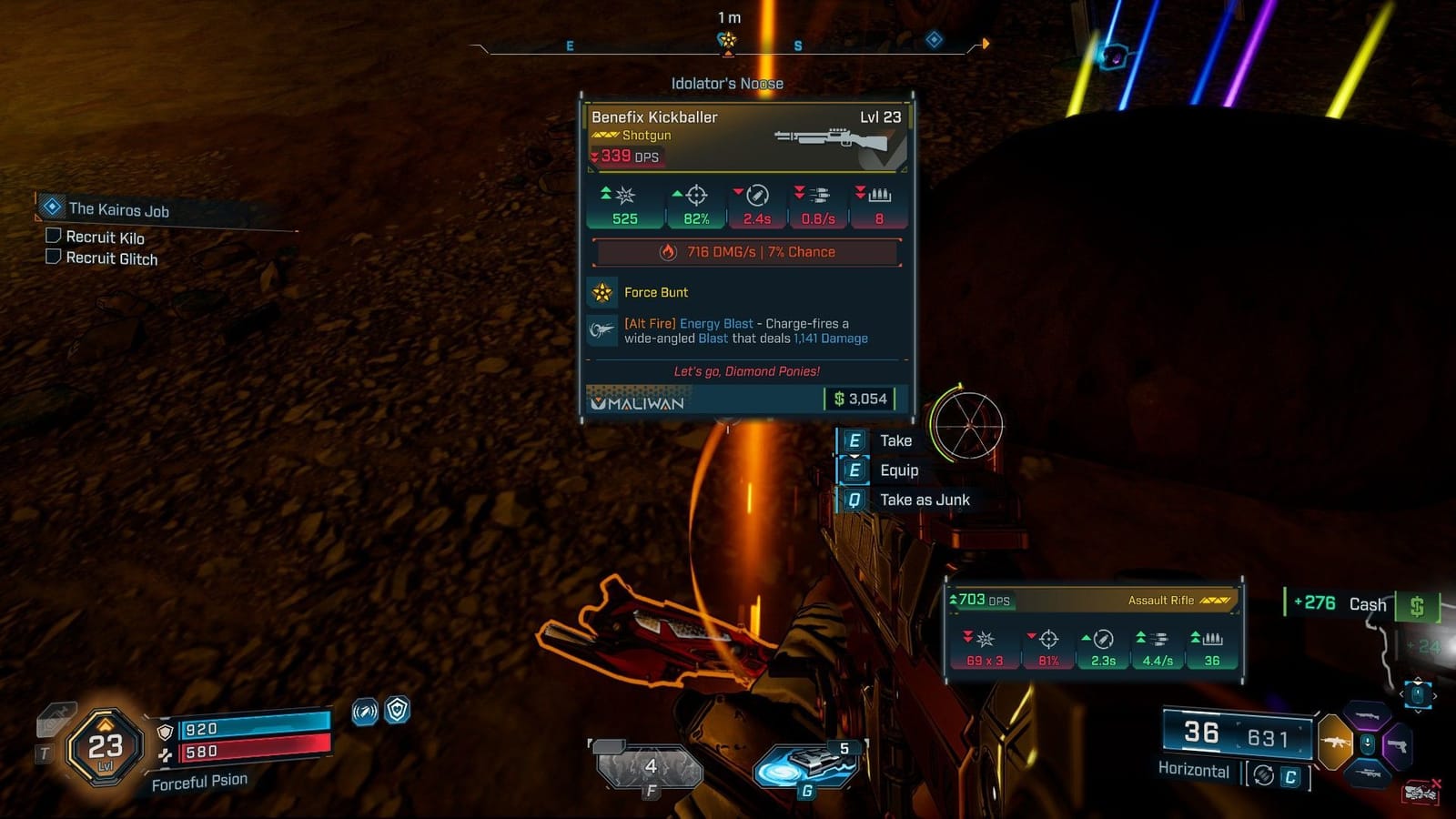Select the pistol slot in weapon wheel
The height and width of the screenshot is (819, 1456).
point(1400,745)
